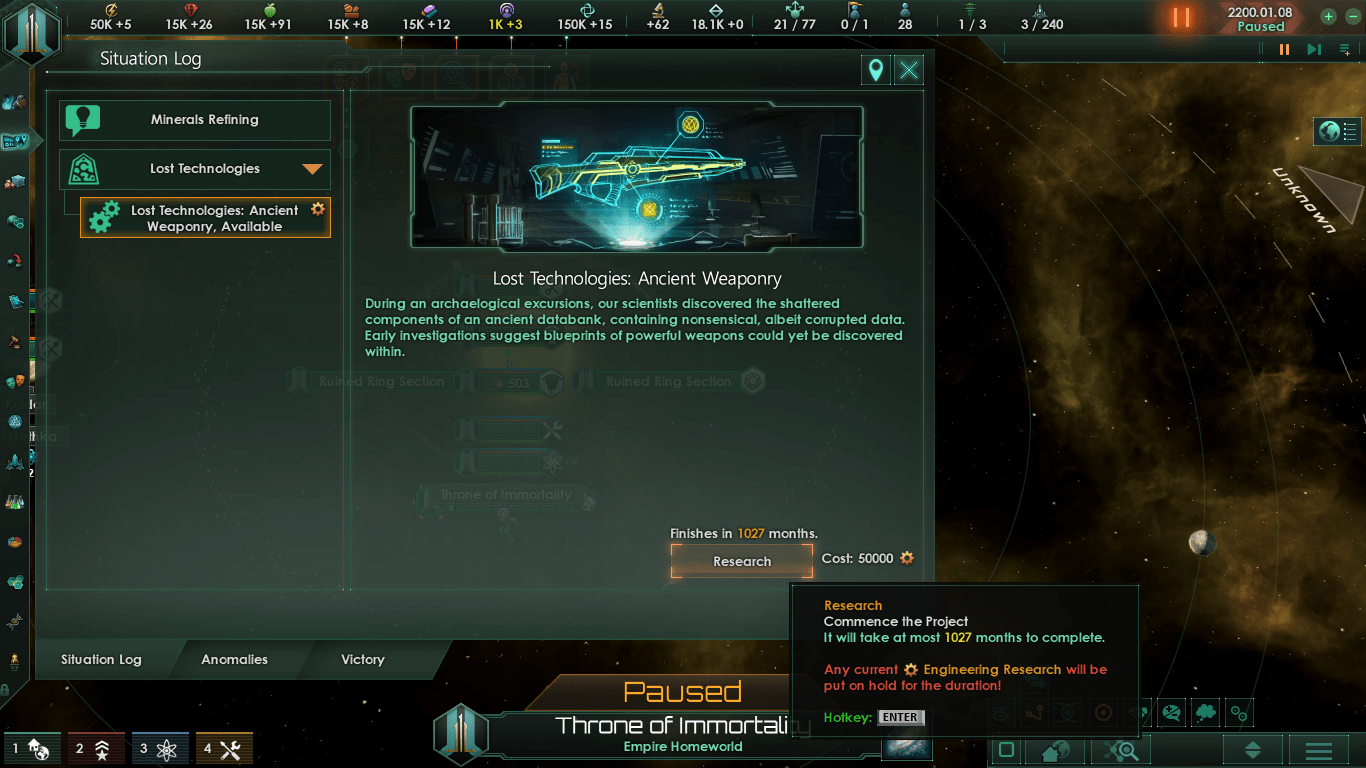Image resolution: width=1366 pixels, height=768 pixels.
Task: Start the Ancient Weaponry research project
Action: tap(742, 561)
